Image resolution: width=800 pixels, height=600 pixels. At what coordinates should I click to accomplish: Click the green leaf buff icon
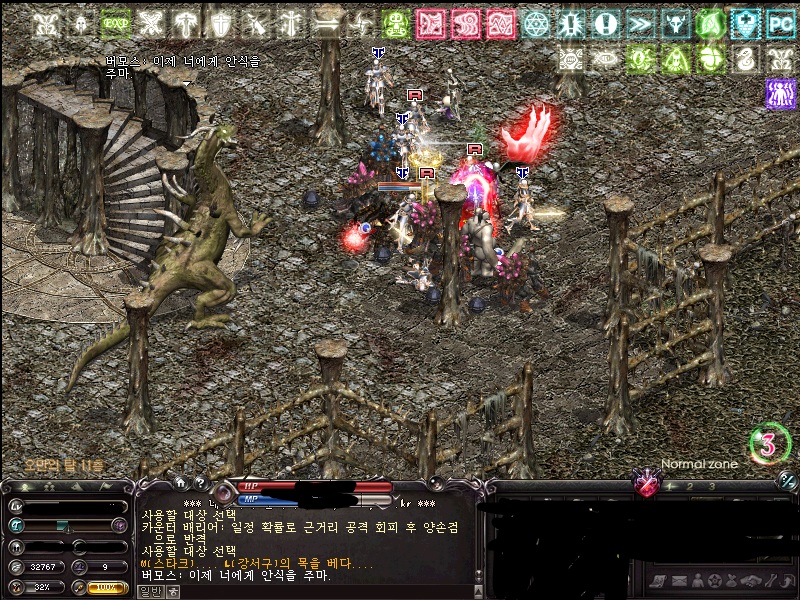711,23
